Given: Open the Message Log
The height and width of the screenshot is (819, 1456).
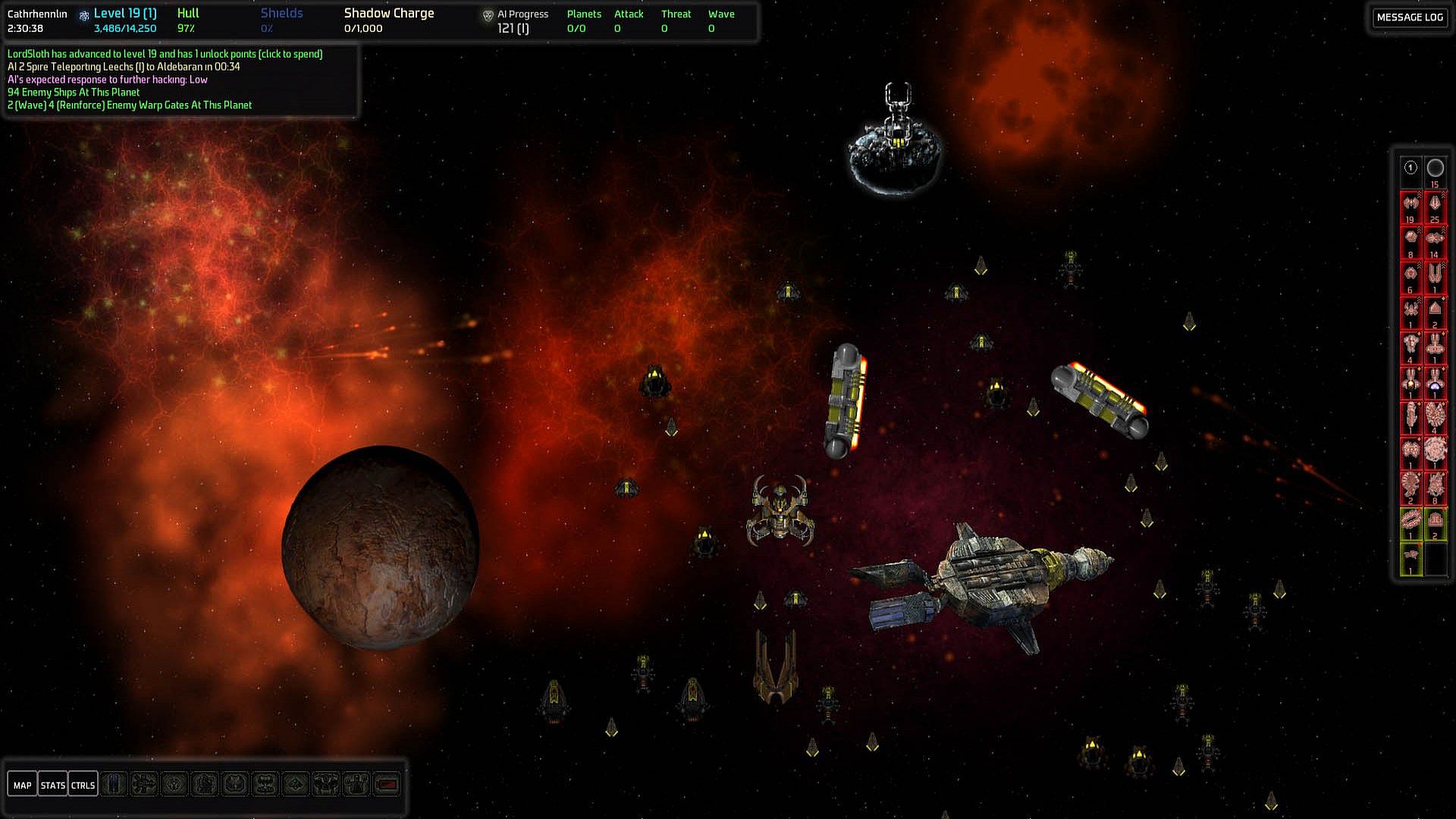Looking at the screenshot, I should point(1409,17).
